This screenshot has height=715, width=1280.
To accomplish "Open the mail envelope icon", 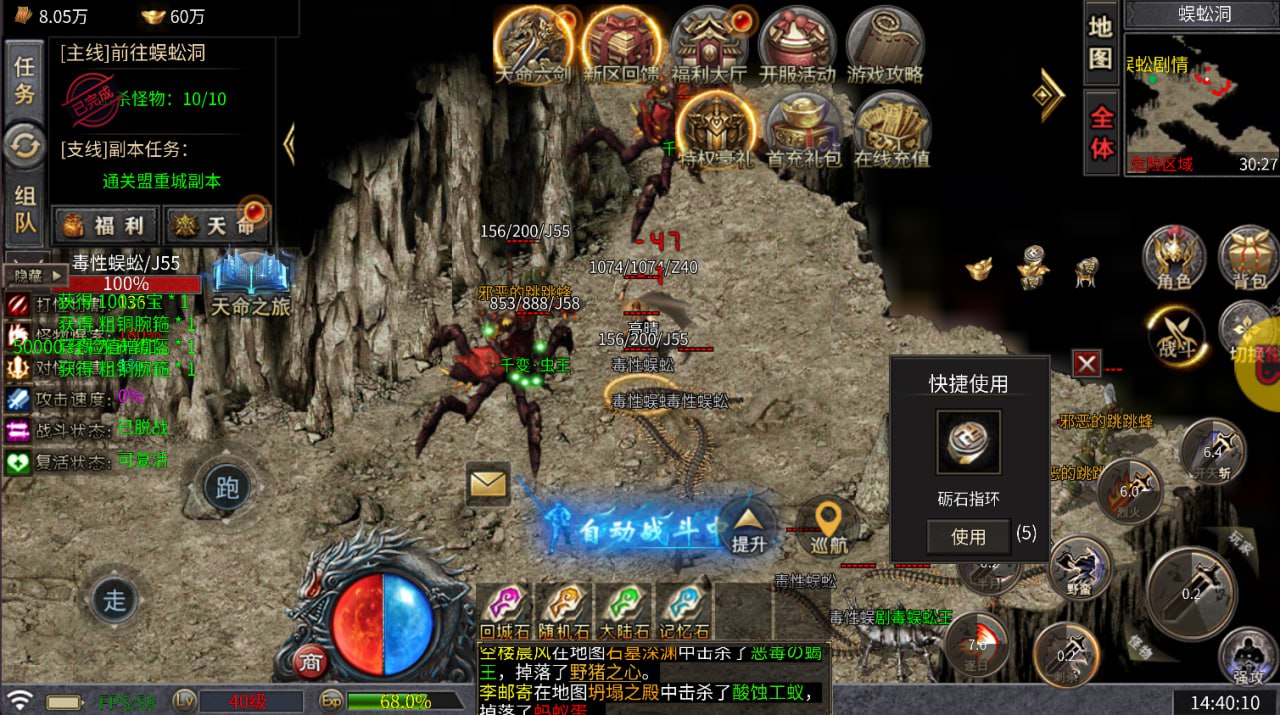I will 488,484.
